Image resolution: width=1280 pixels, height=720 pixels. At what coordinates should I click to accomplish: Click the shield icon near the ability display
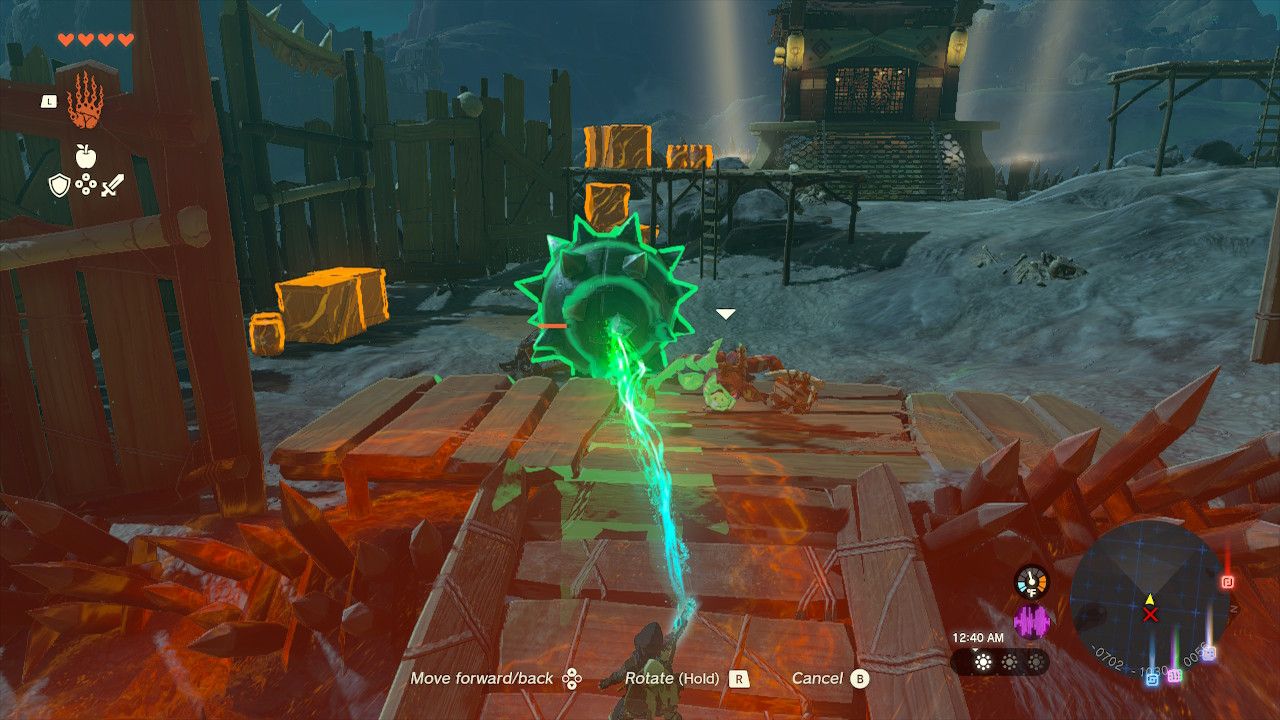(x=59, y=184)
